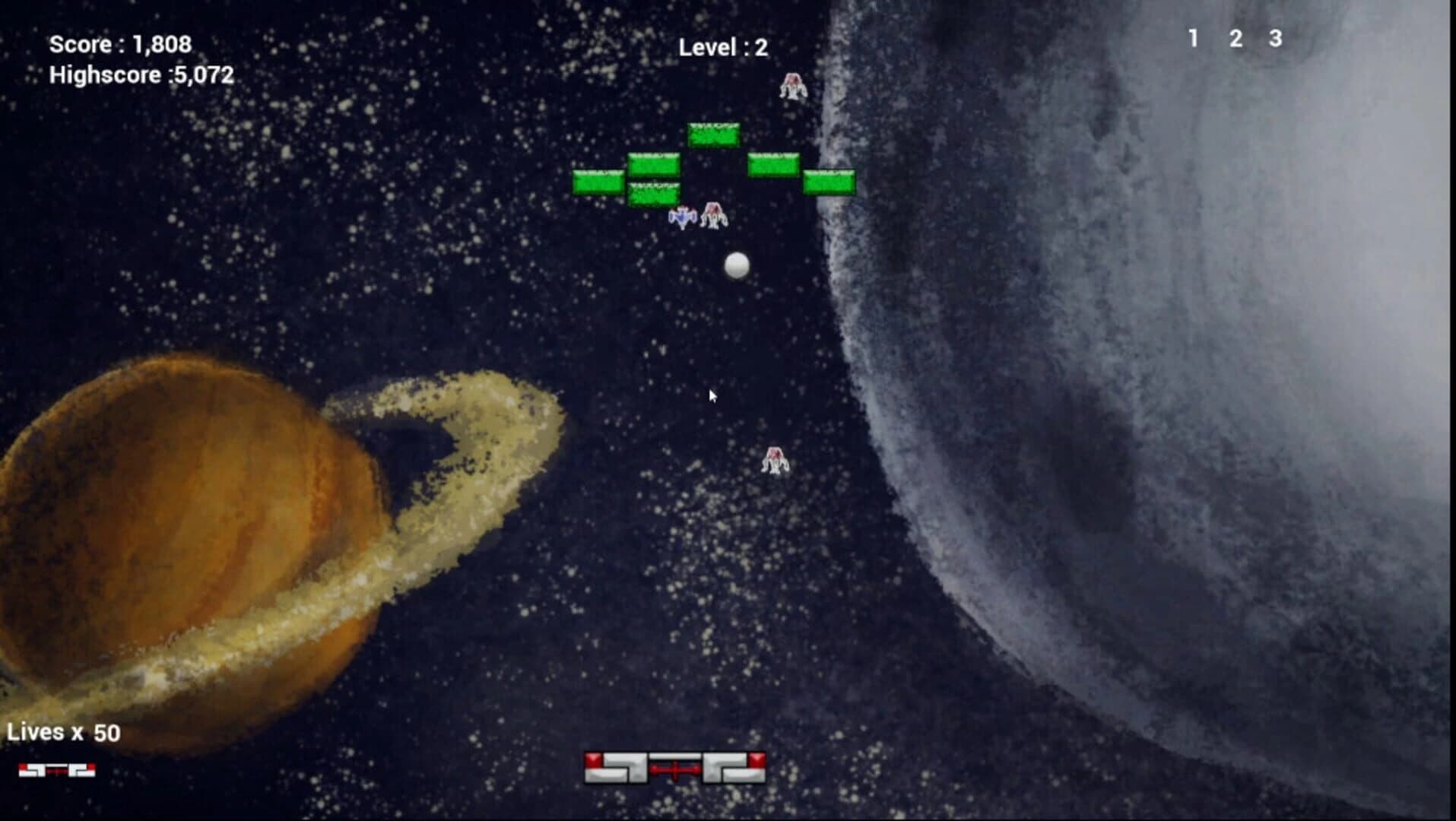The width and height of the screenshot is (1456, 821).
Task: Click the paddle at the bottom center
Action: (x=676, y=766)
